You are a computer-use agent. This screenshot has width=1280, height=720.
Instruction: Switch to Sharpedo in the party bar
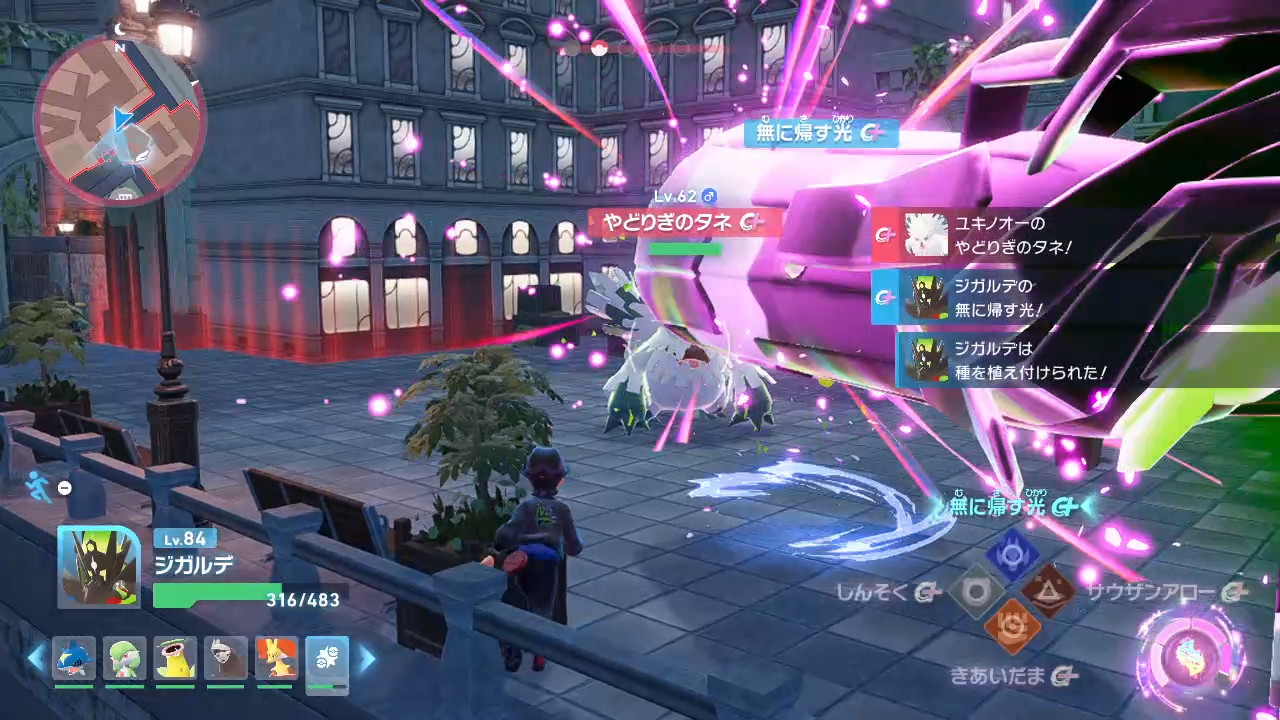(74, 659)
